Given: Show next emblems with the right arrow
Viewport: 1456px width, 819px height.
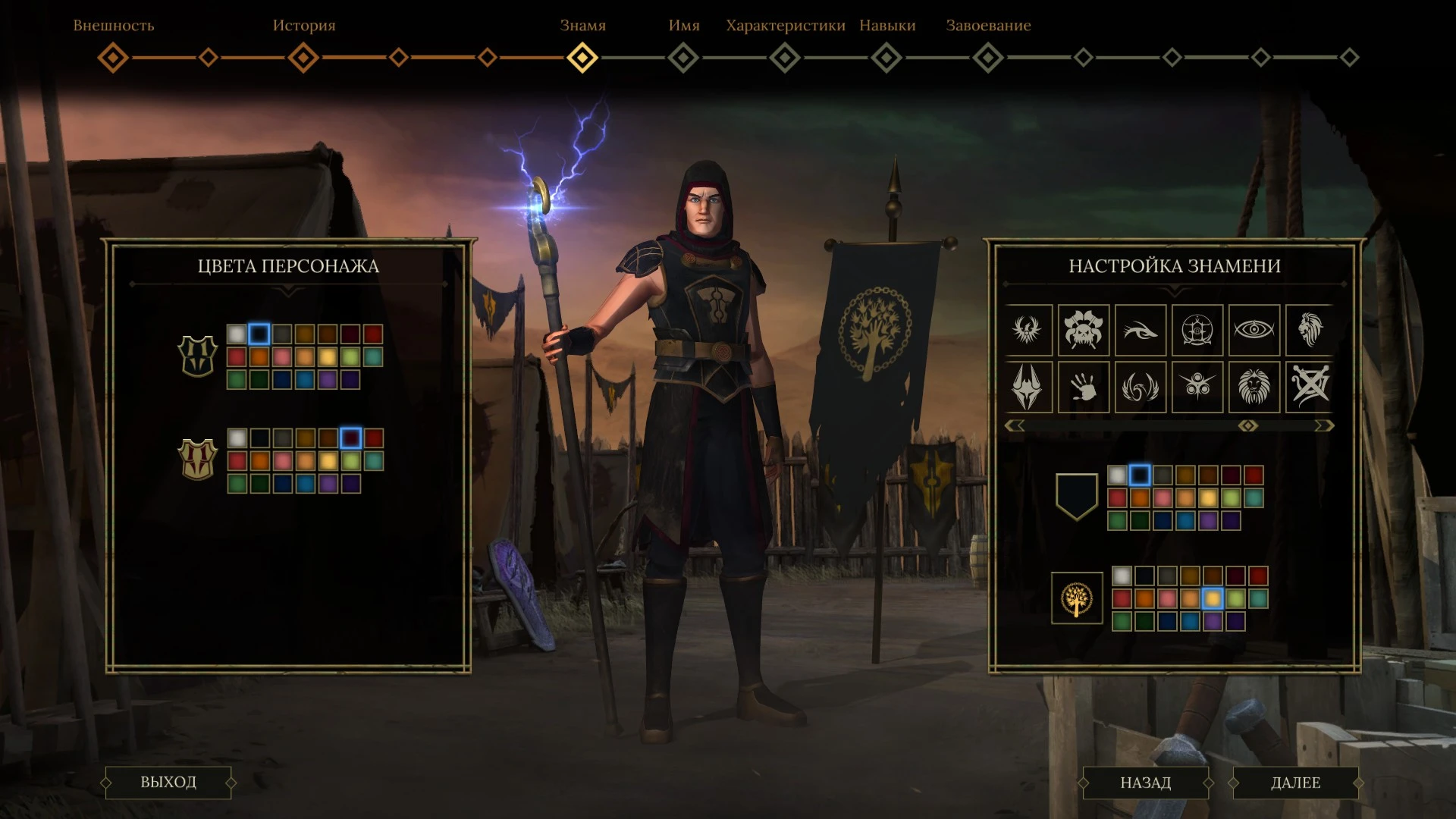Looking at the screenshot, I should (x=1324, y=426).
